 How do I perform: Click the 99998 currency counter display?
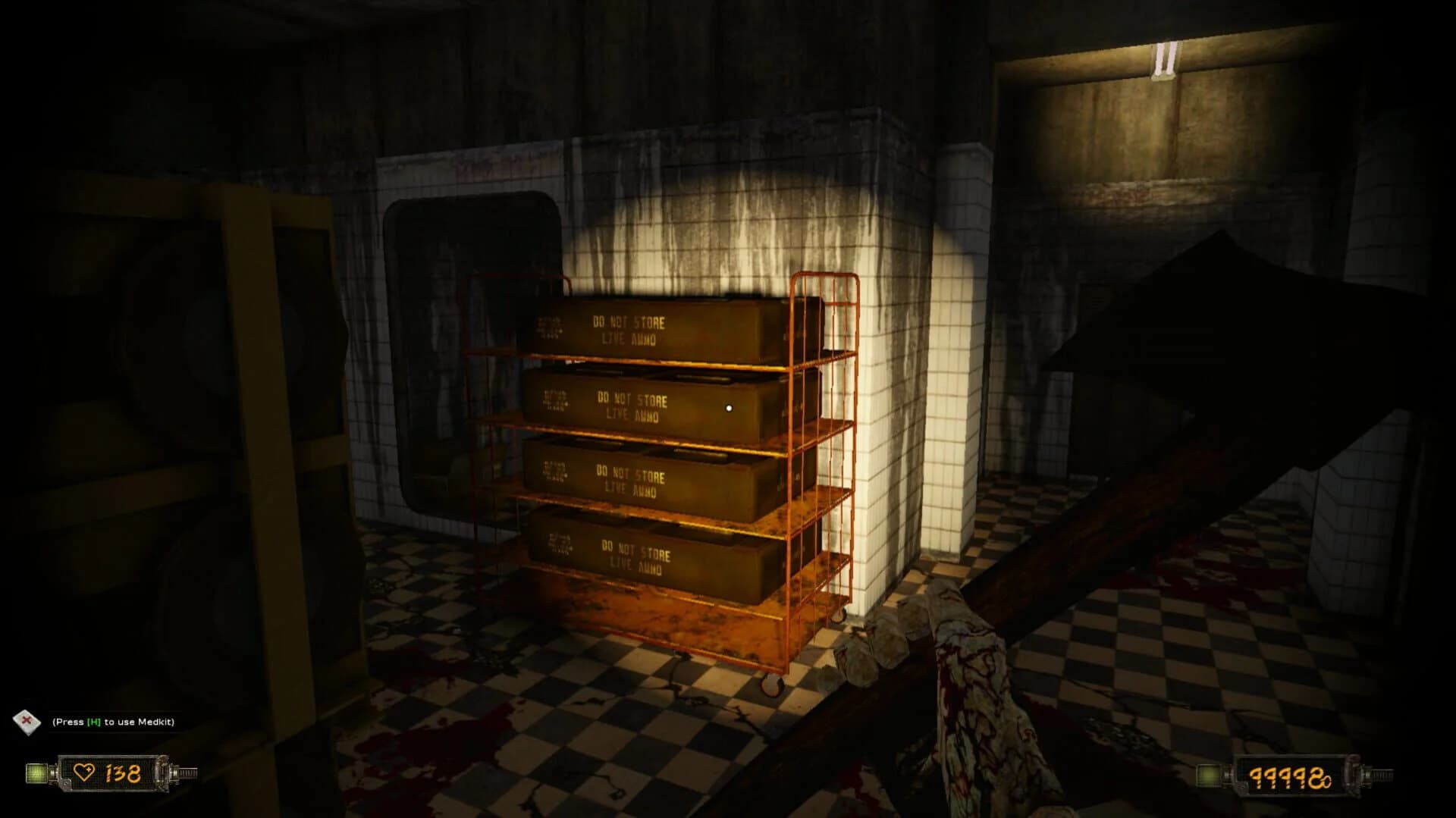1289,777
